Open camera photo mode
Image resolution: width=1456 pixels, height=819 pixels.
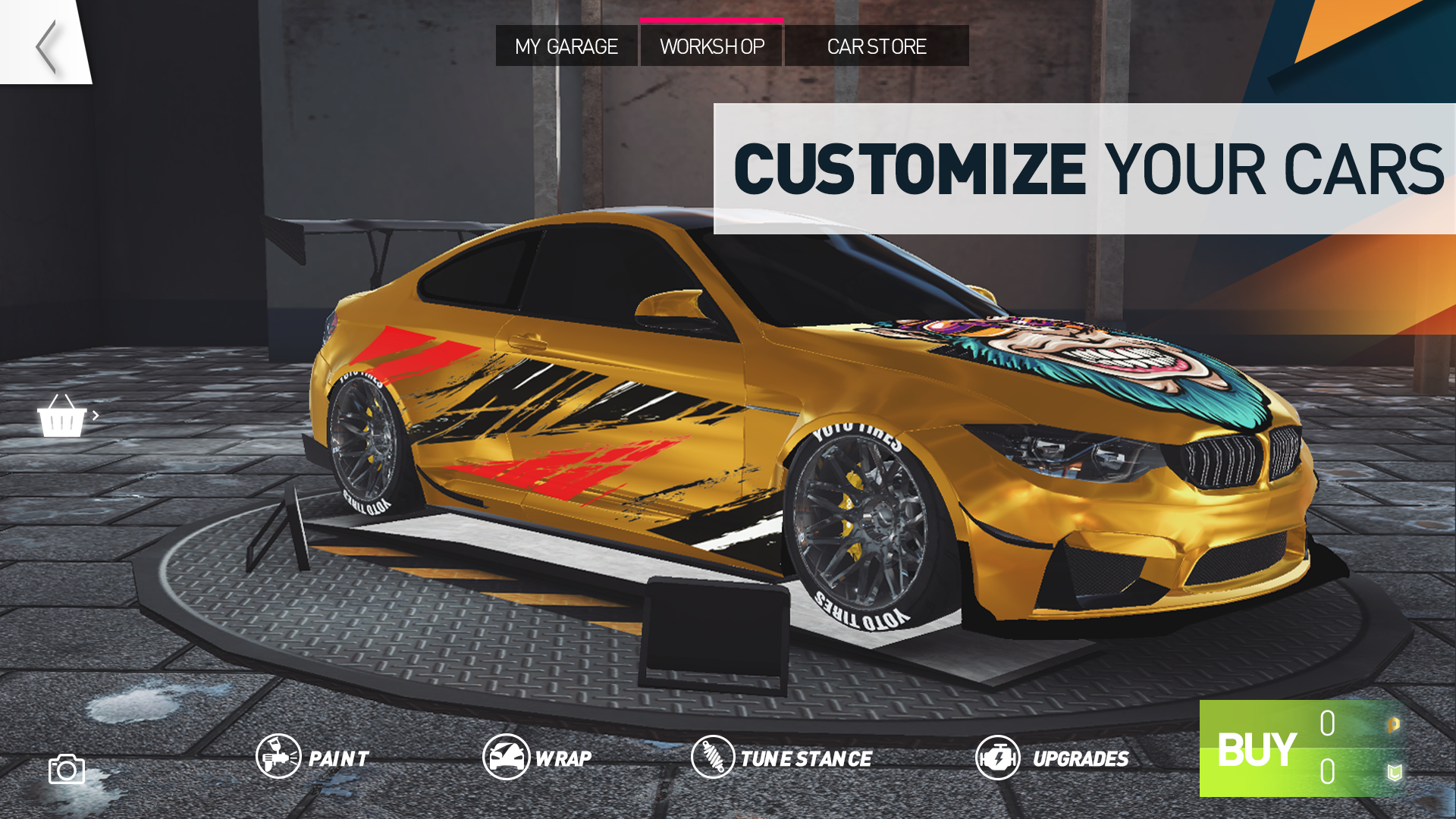coord(67,770)
